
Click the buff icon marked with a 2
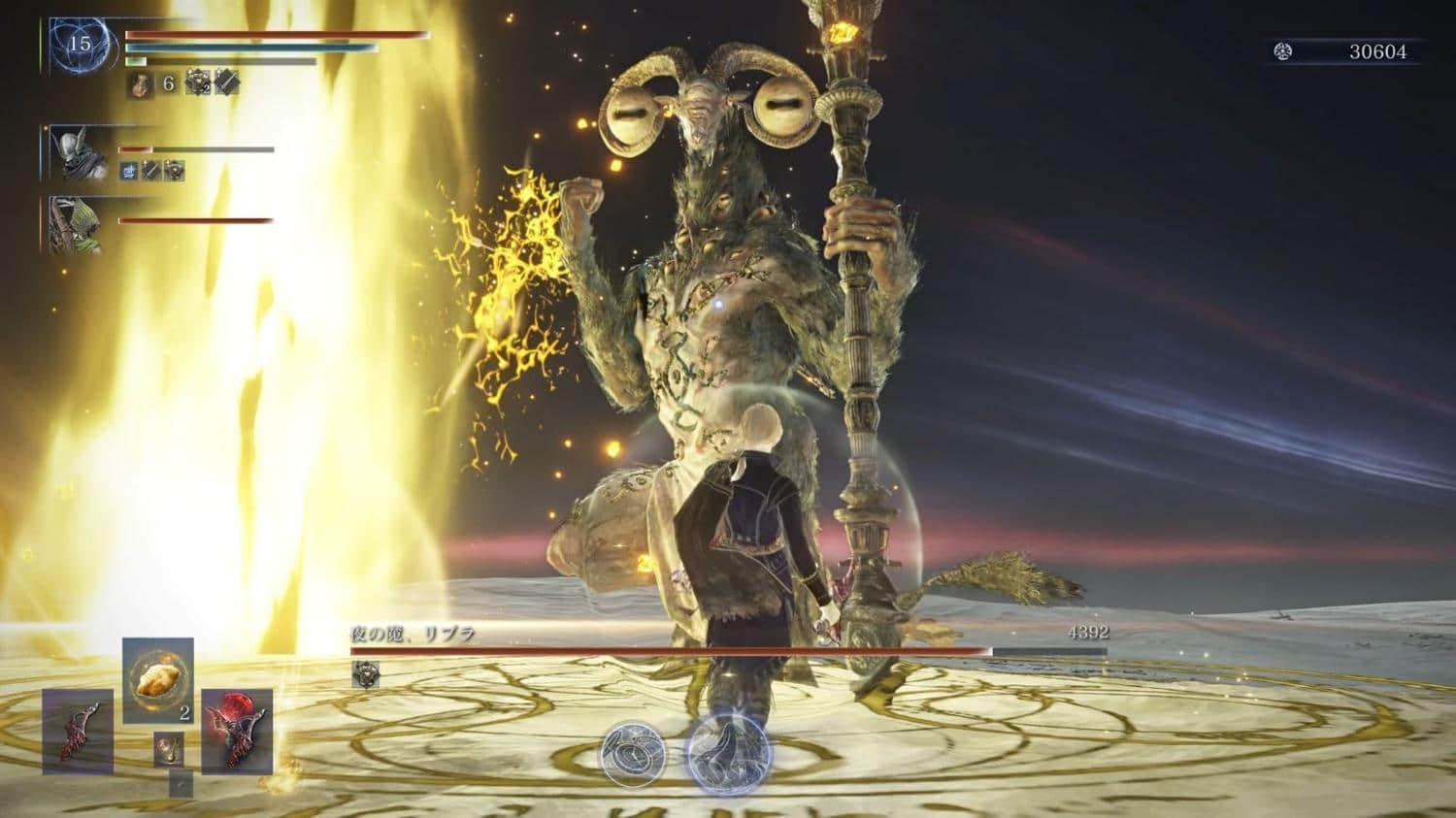click(x=198, y=83)
